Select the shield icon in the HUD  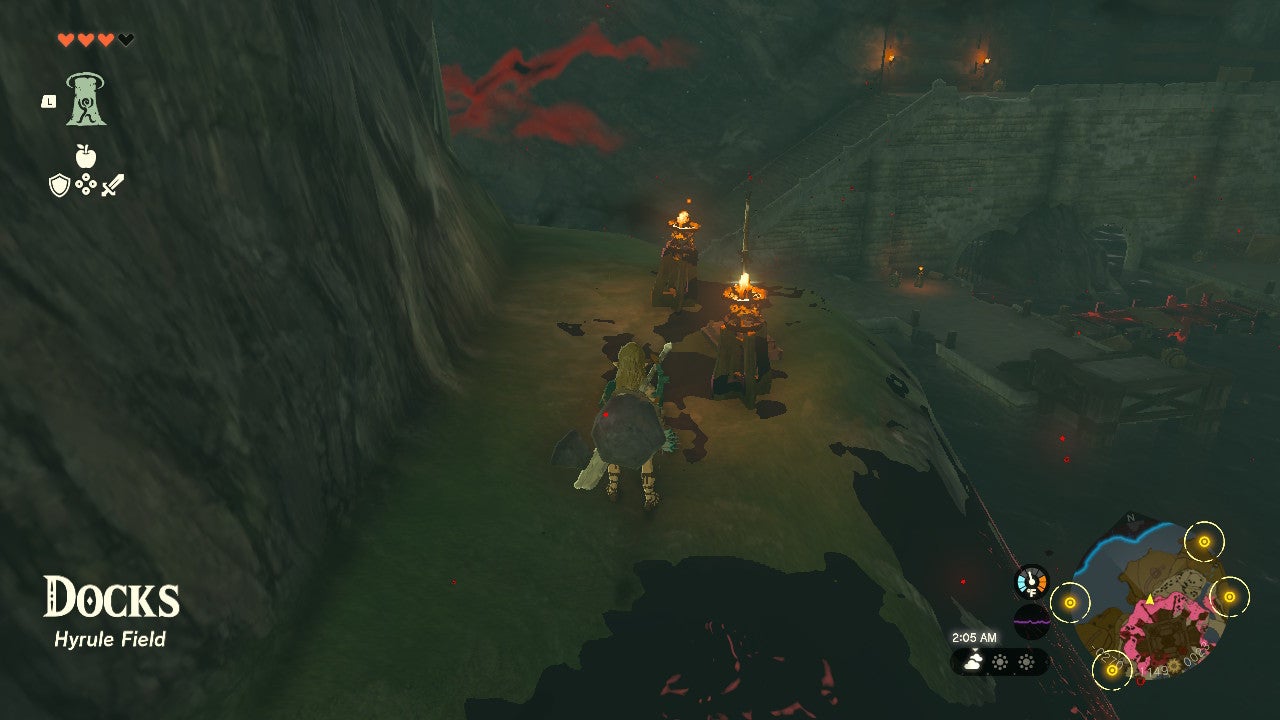(57, 184)
